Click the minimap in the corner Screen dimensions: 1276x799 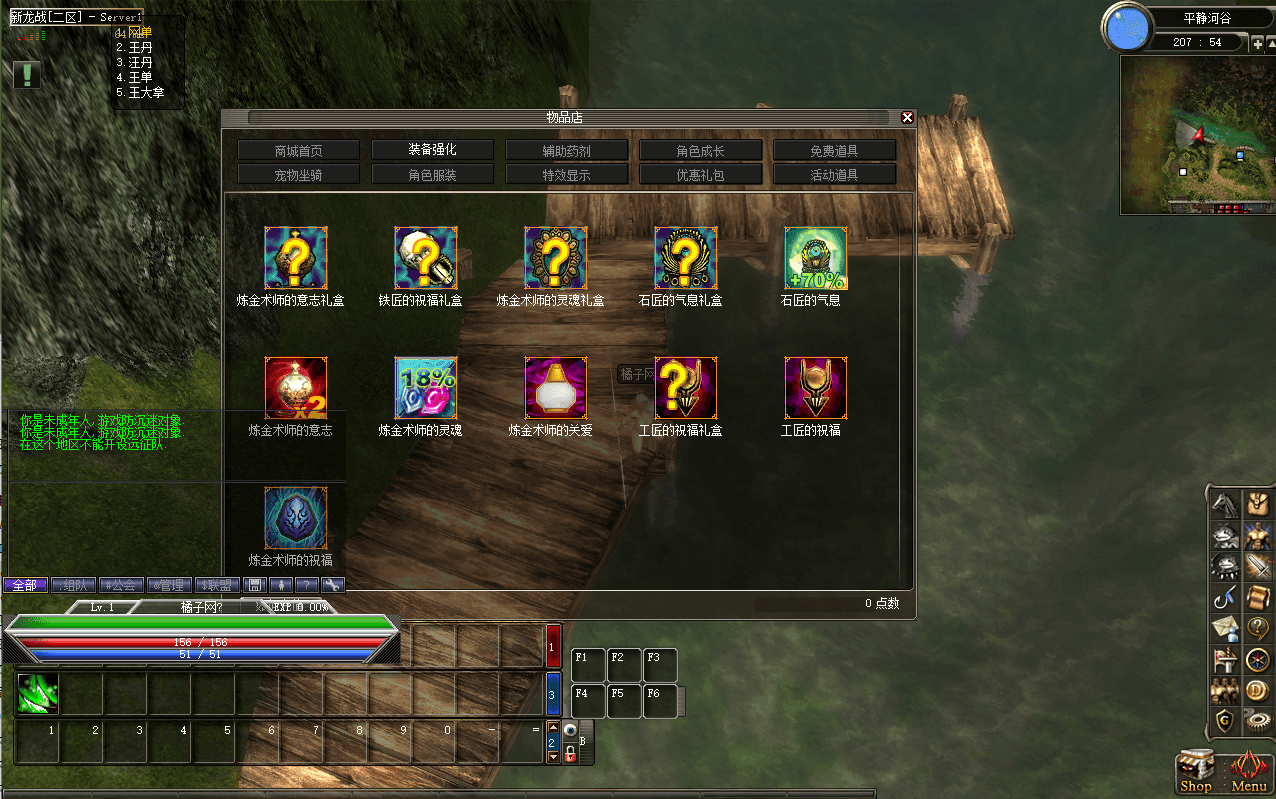coord(1196,134)
